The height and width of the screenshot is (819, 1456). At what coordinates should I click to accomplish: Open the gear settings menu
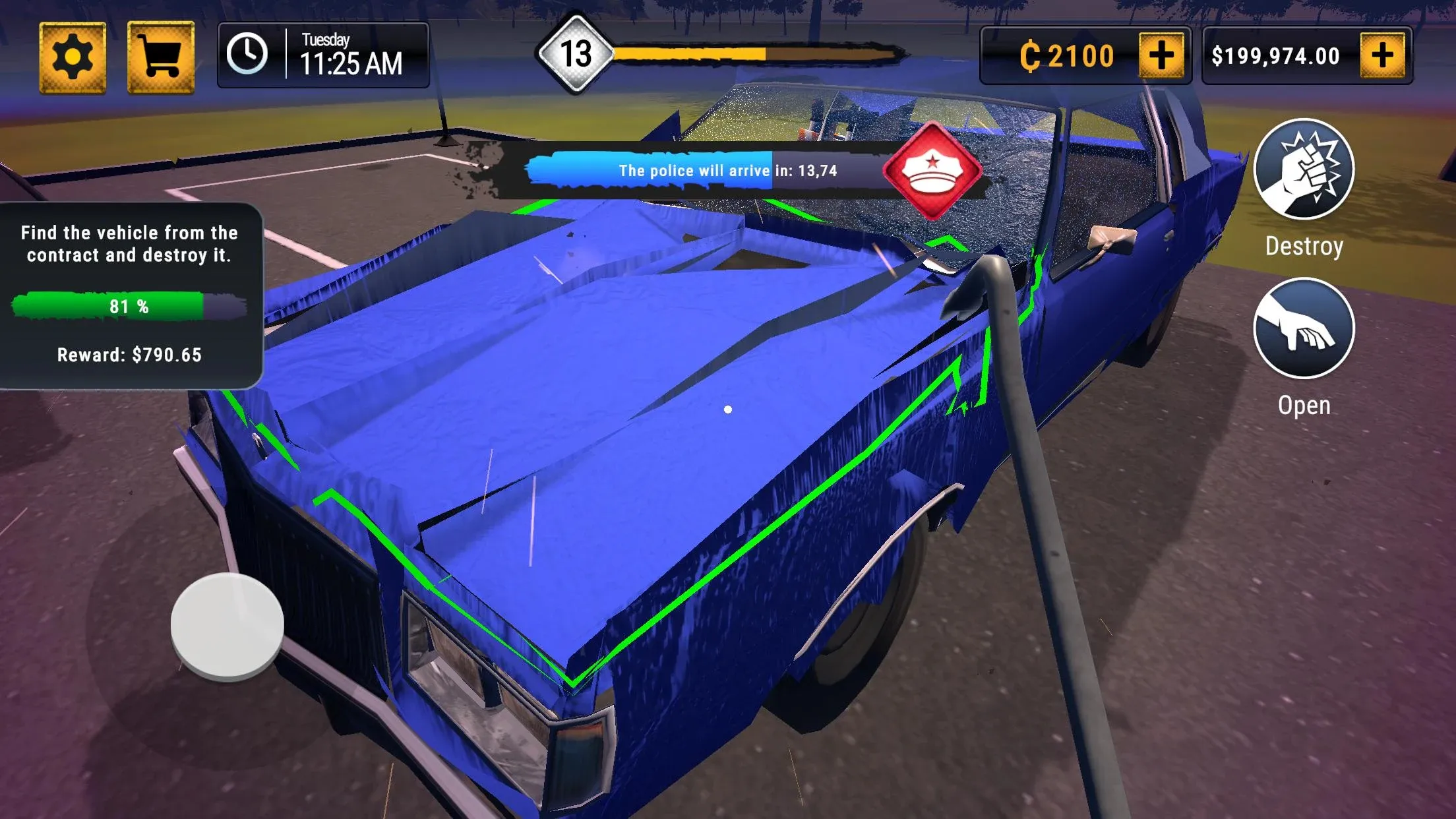(73, 57)
